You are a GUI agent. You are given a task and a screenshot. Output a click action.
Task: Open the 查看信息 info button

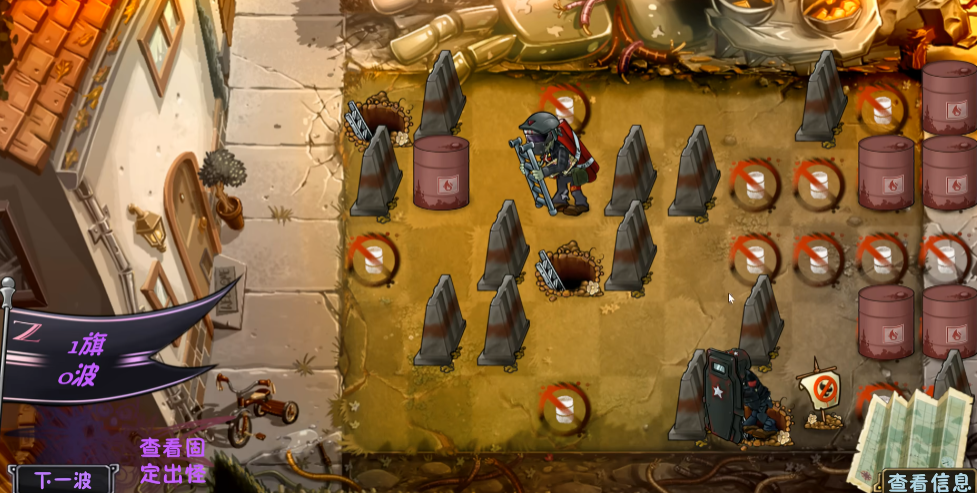coord(929,482)
